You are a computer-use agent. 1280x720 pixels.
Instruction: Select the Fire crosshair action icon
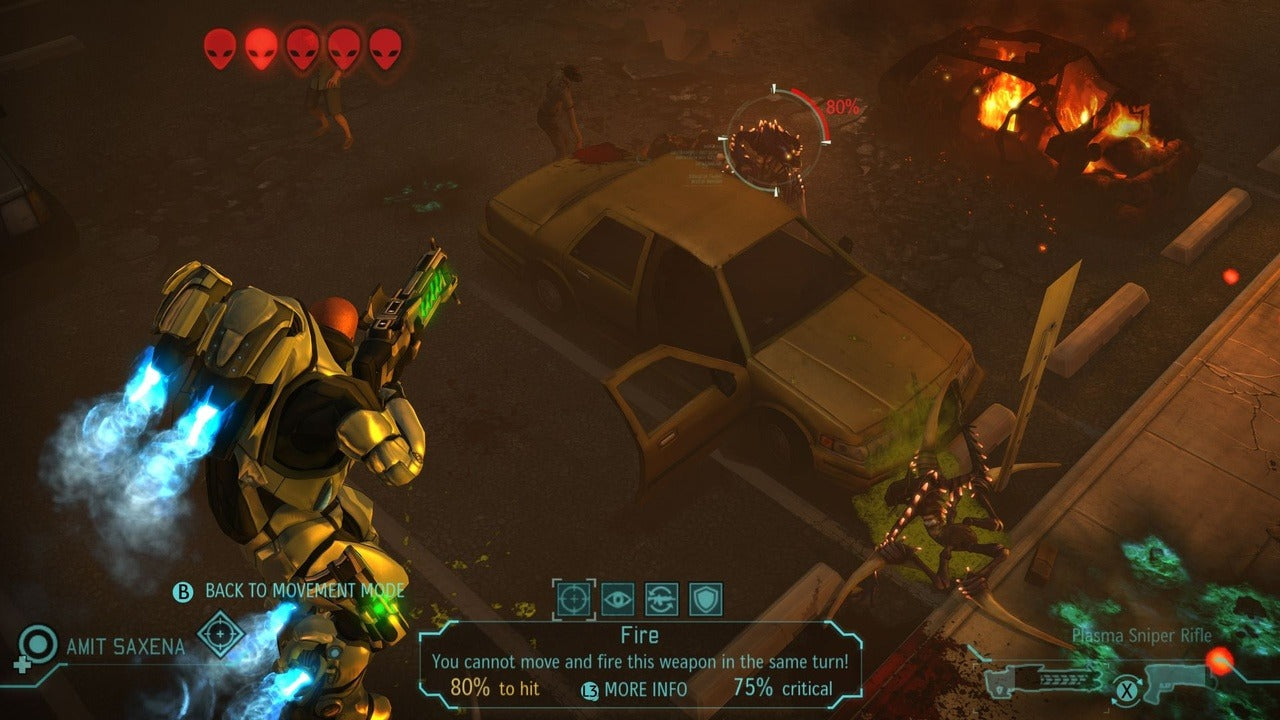click(x=575, y=598)
